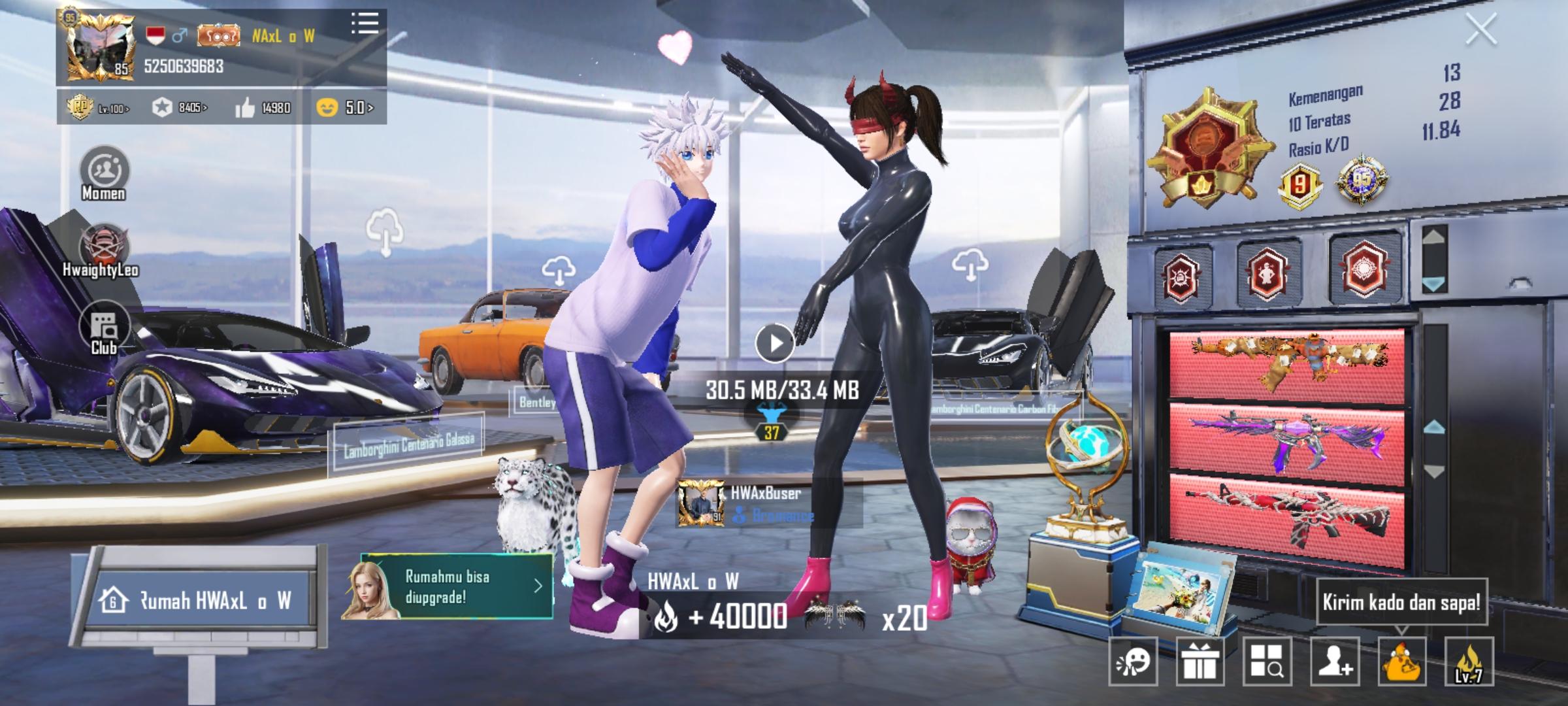Enter the Rumah home sign button
This screenshot has height=706, width=1568.
(203, 601)
